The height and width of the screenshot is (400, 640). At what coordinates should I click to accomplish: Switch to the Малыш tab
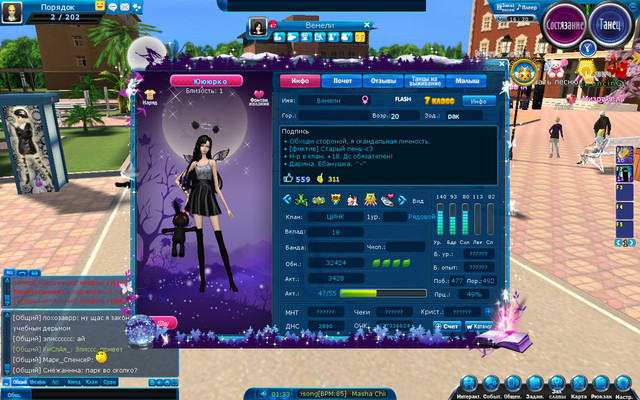[x=466, y=81]
